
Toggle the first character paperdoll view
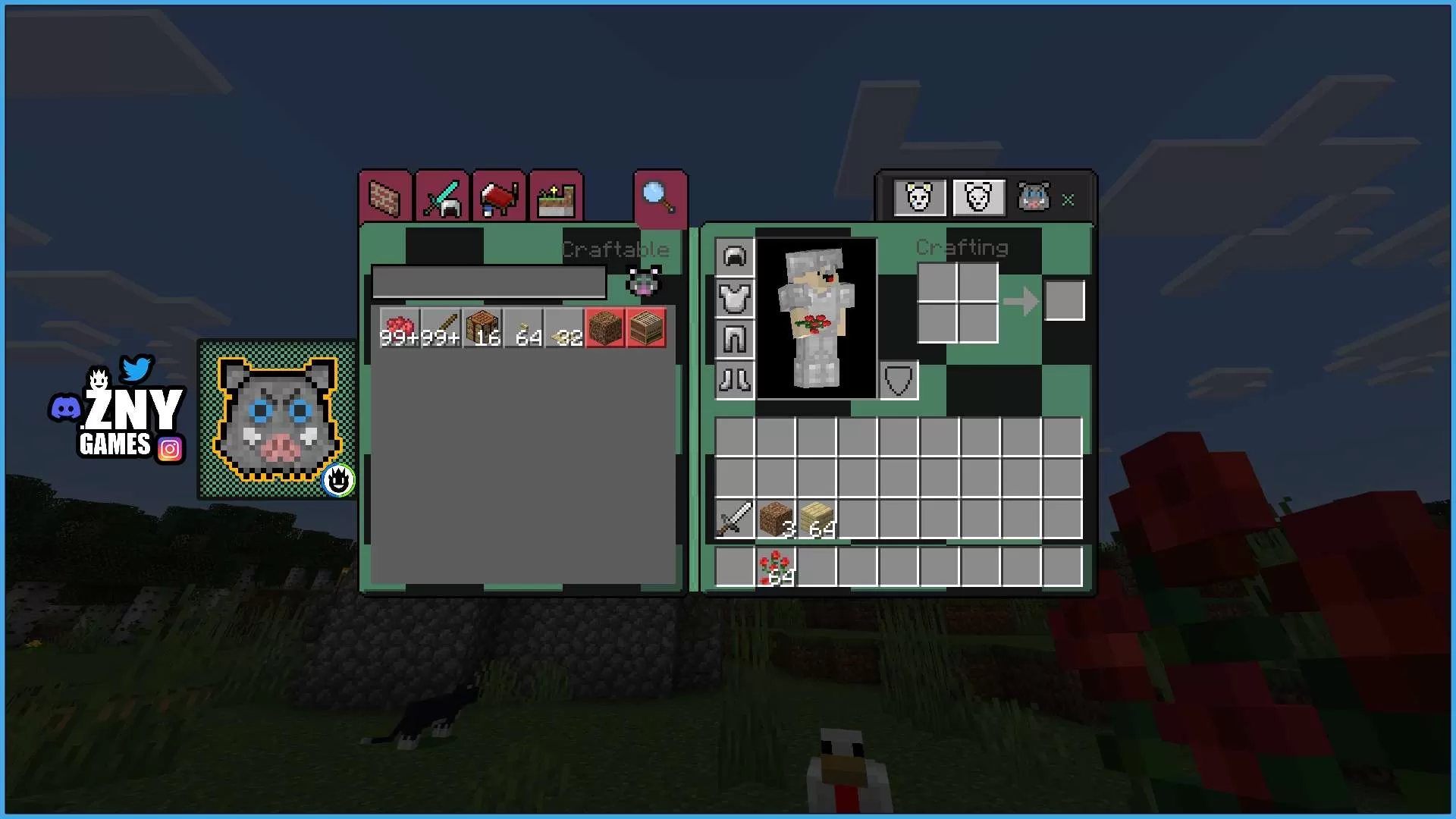click(x=919, y=197)
